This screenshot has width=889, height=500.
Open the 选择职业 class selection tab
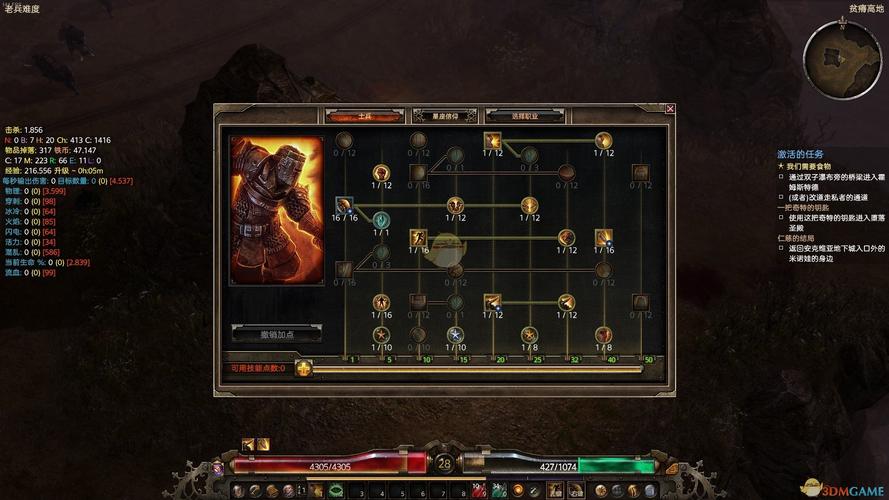(x=524, y=116)
